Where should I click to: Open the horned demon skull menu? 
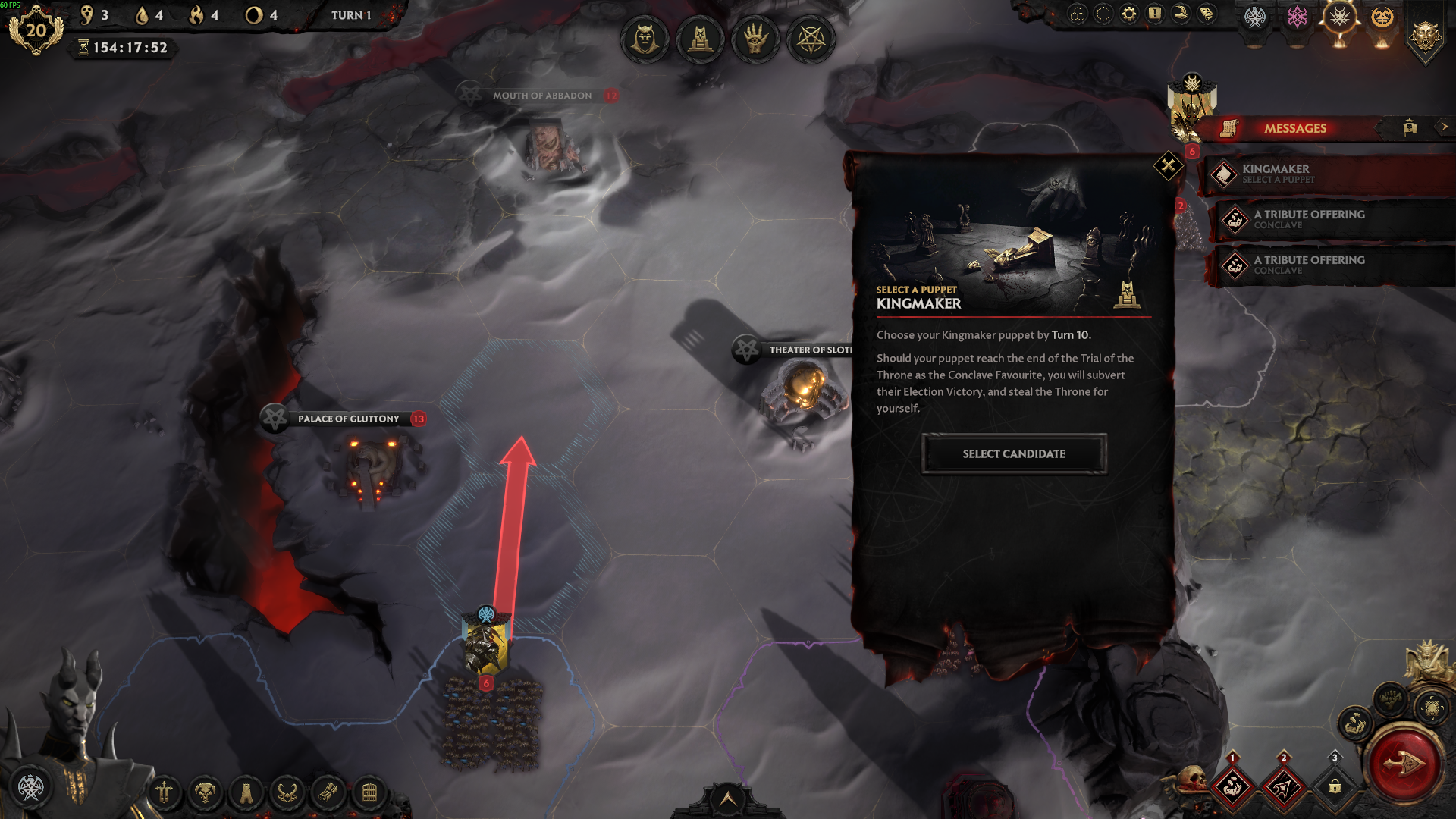pos(205,794)
